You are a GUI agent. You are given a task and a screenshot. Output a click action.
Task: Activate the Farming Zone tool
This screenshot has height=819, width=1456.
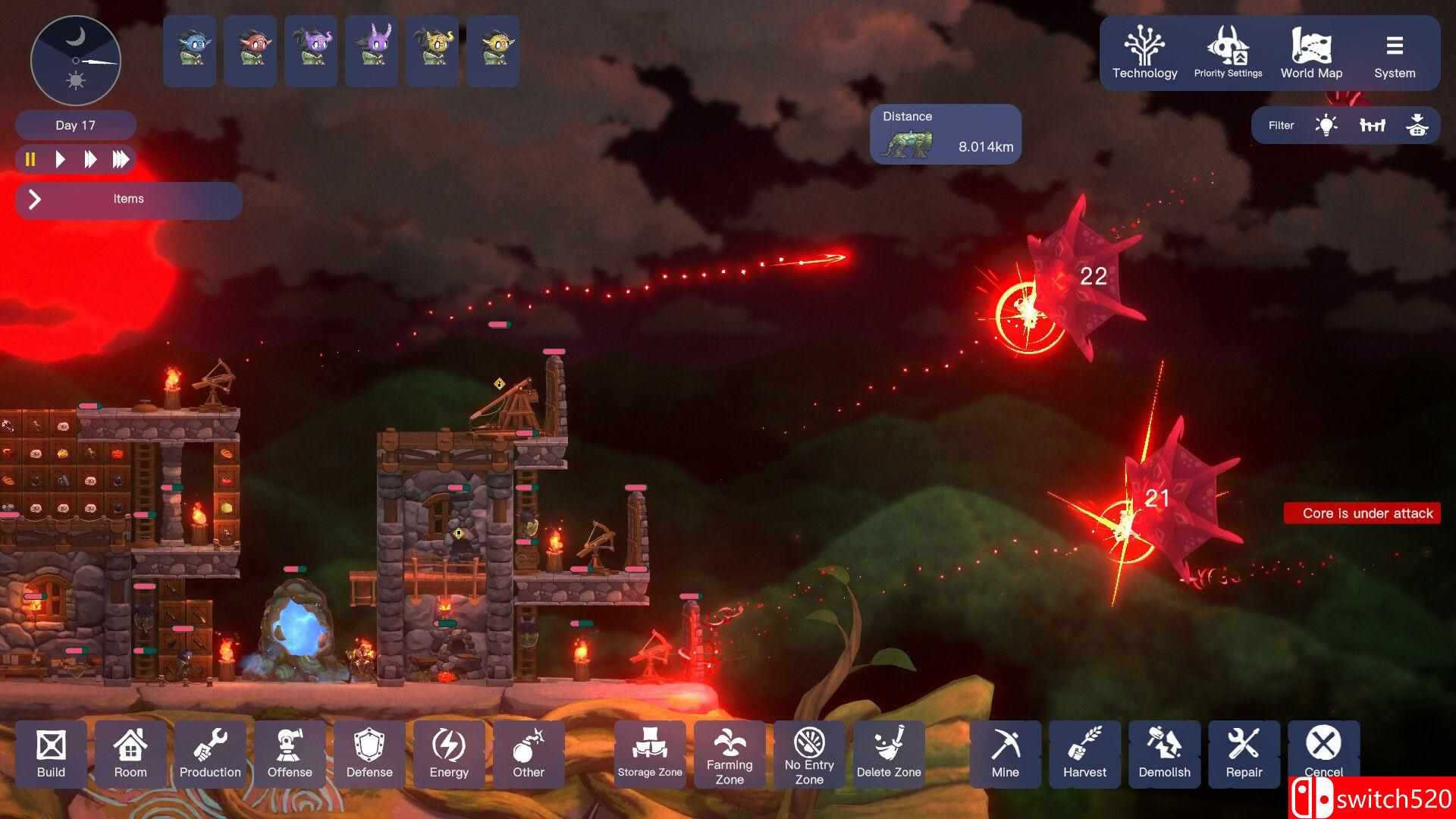click(730, 754)
